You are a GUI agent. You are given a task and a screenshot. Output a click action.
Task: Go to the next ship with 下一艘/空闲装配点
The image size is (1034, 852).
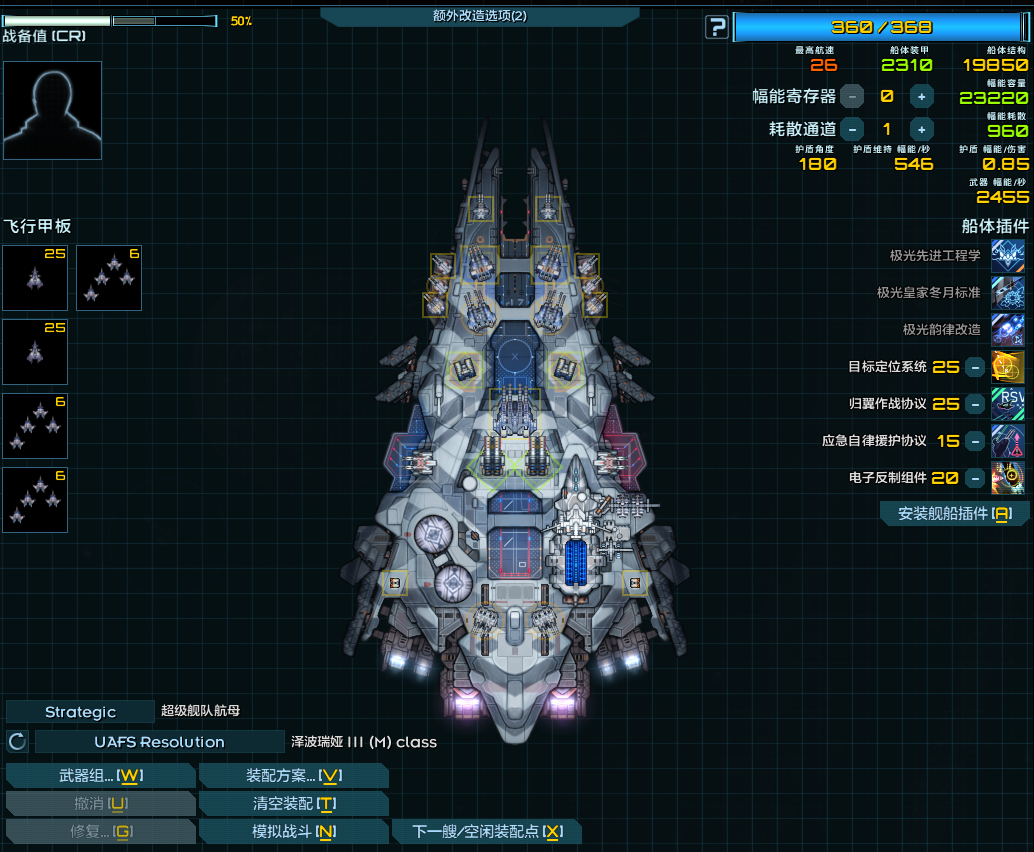click(x=487, y=831)
